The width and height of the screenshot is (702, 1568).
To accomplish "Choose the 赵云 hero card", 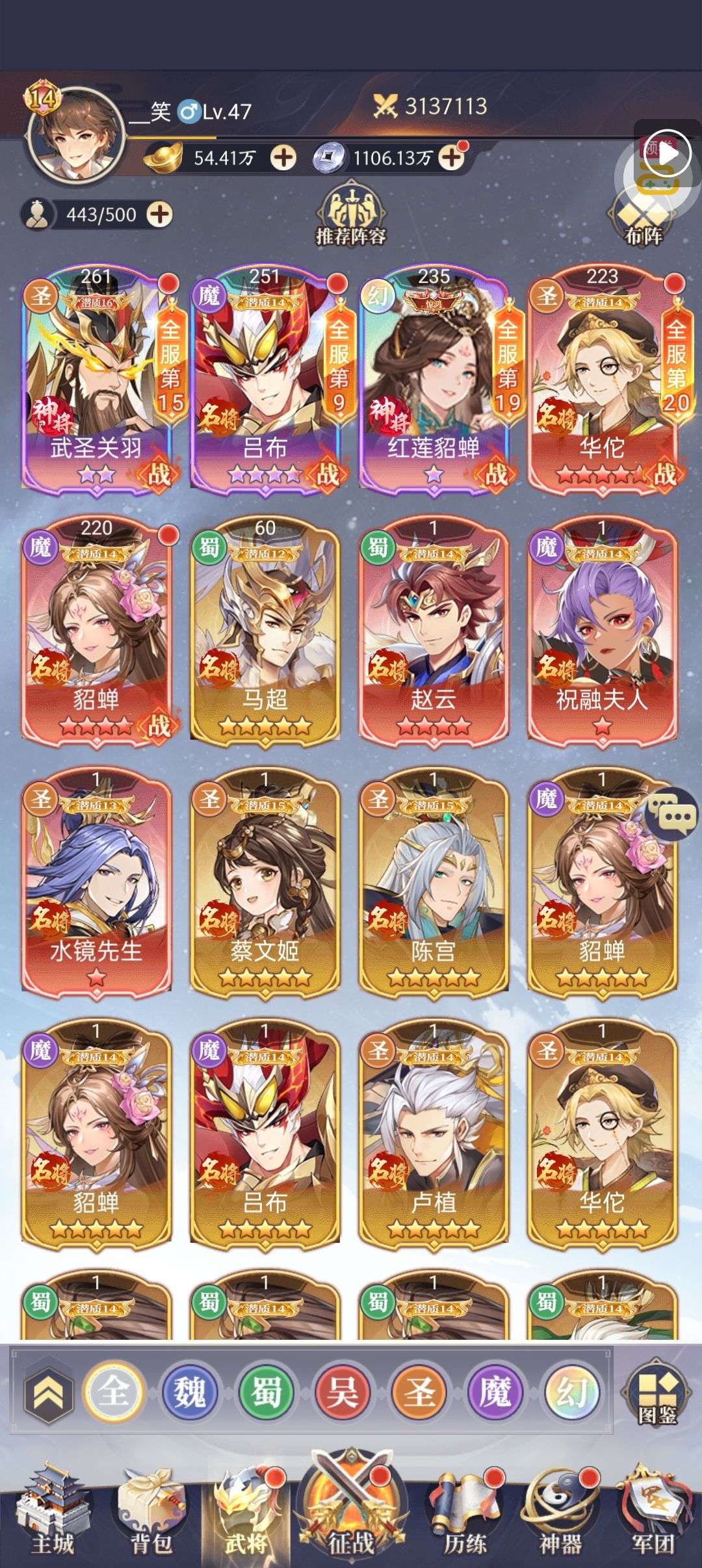I will (x=434, y=631).
